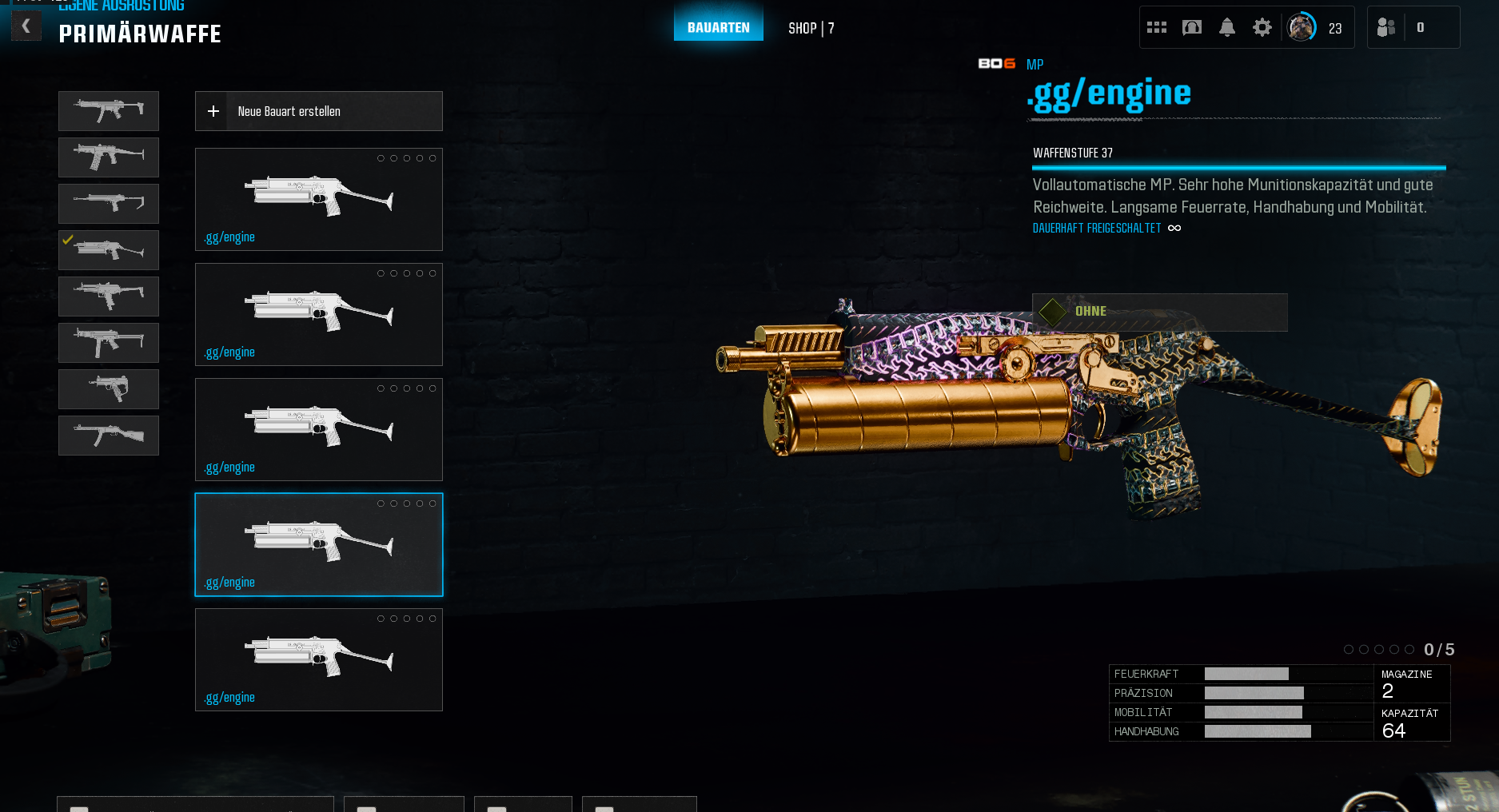Select the blue-highlighted .gg/engine build card
This screenshot has height=812, width=1499.
[318, 544]
